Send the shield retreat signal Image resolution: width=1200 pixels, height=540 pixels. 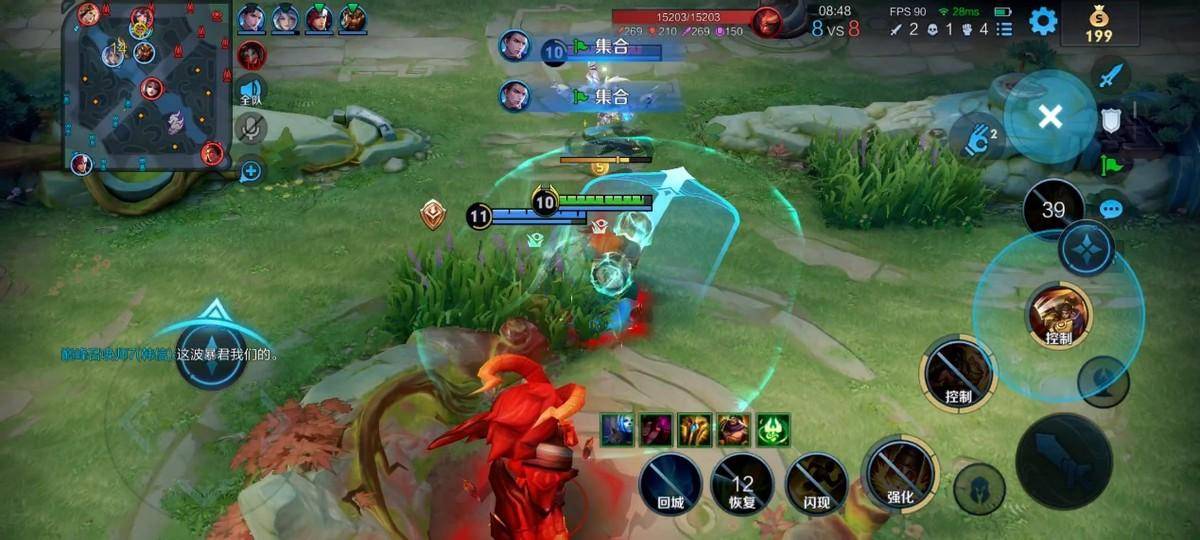(x=1111, y=120)
